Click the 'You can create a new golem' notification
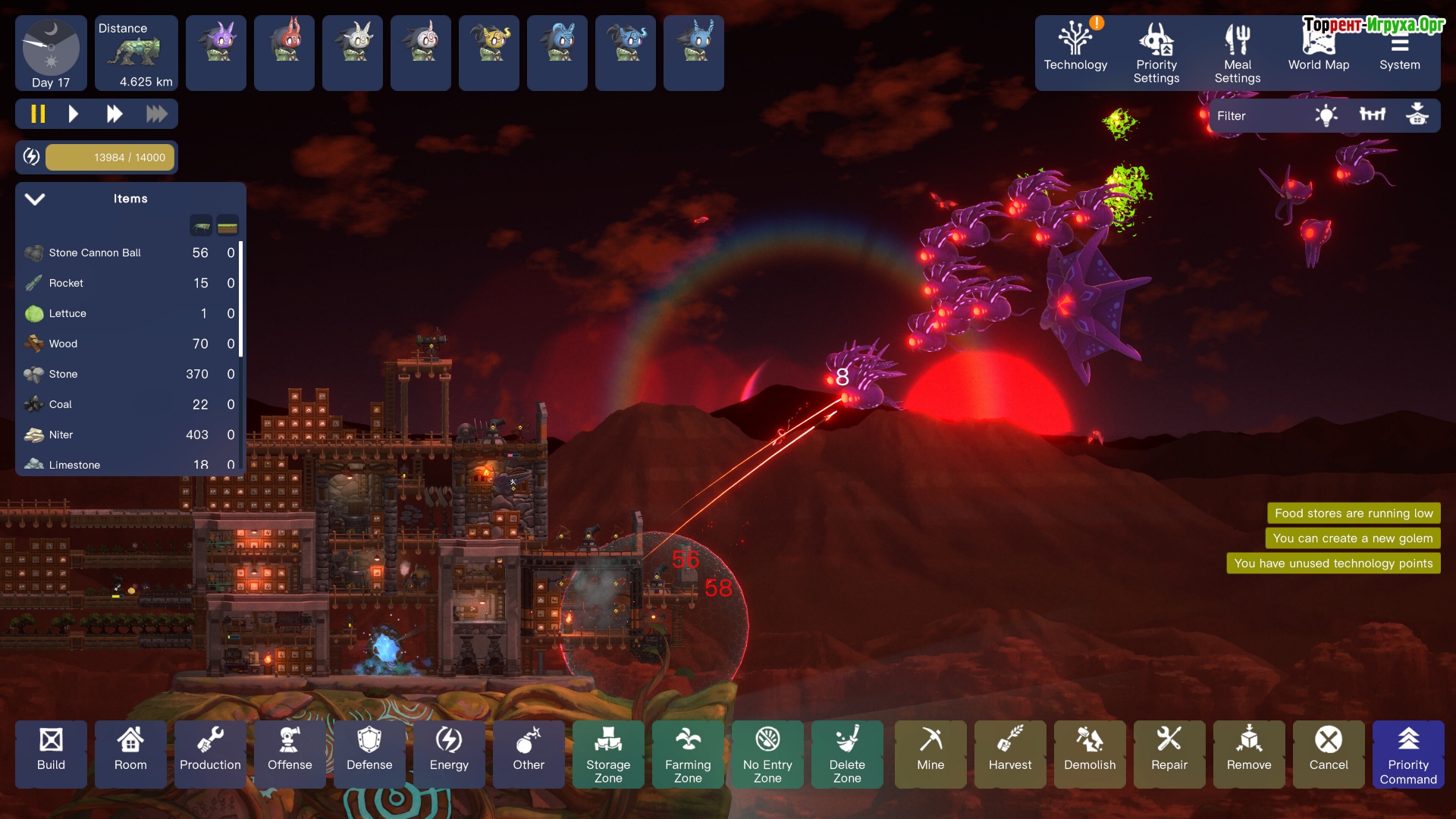 tap(1352, 538)
